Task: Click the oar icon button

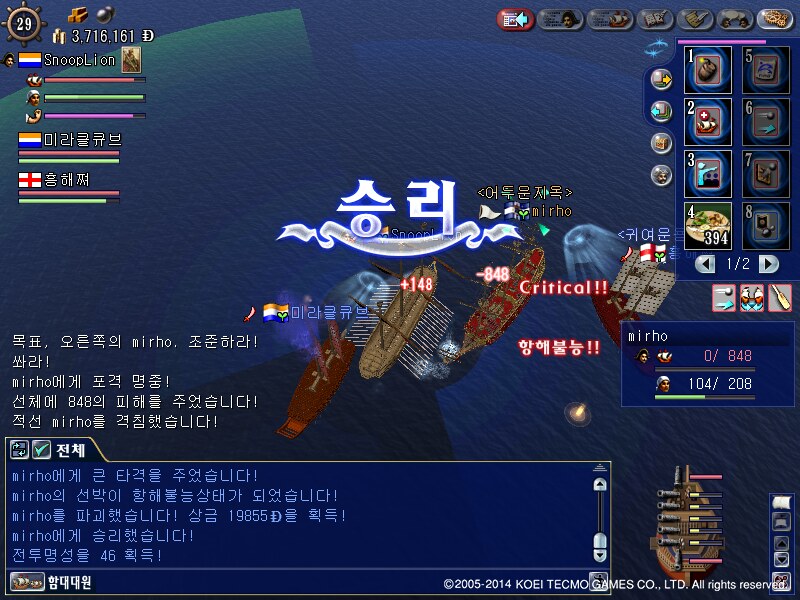Action: point(780,298)
